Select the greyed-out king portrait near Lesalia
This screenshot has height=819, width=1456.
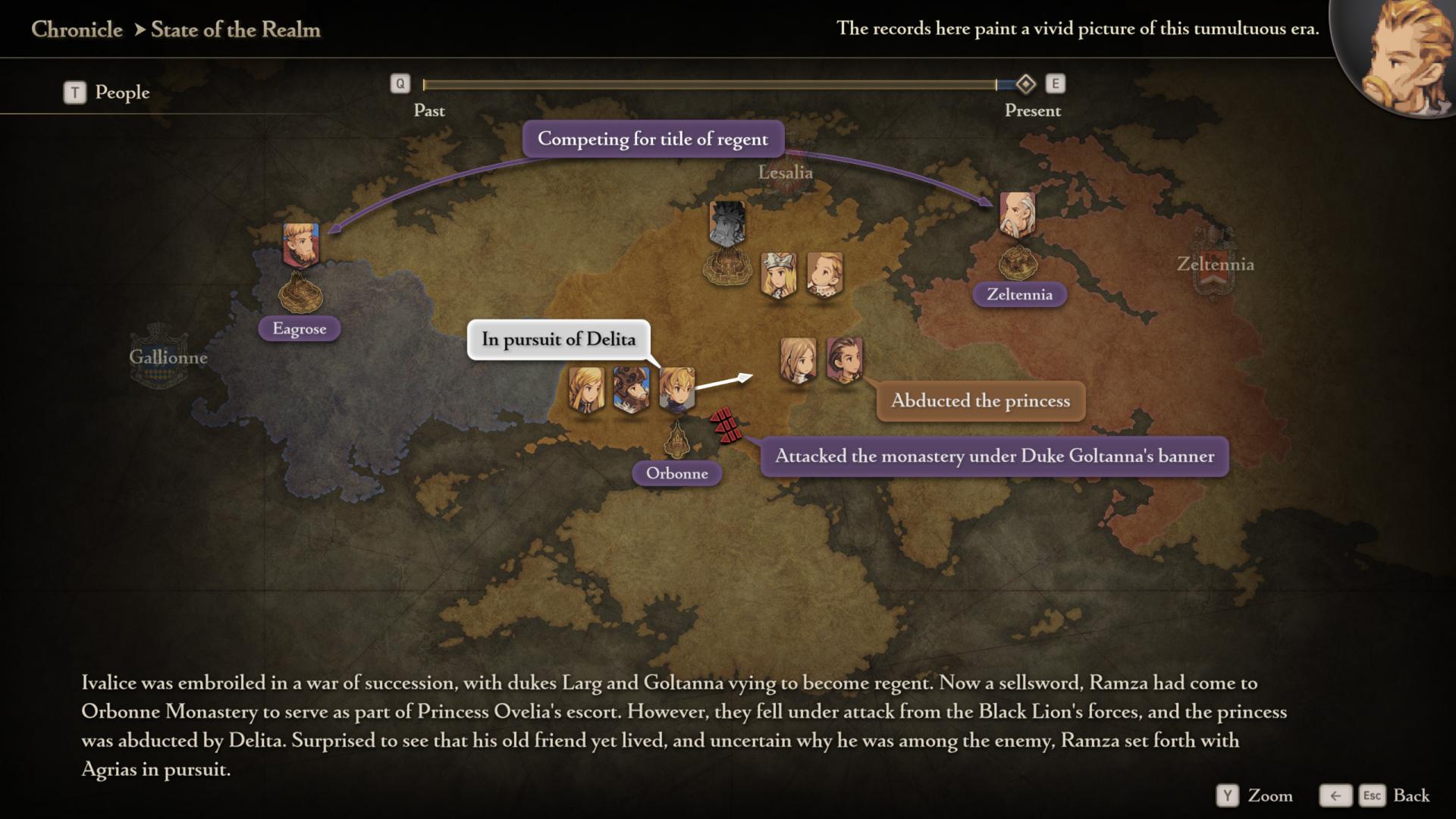click(x=727, y=222)
